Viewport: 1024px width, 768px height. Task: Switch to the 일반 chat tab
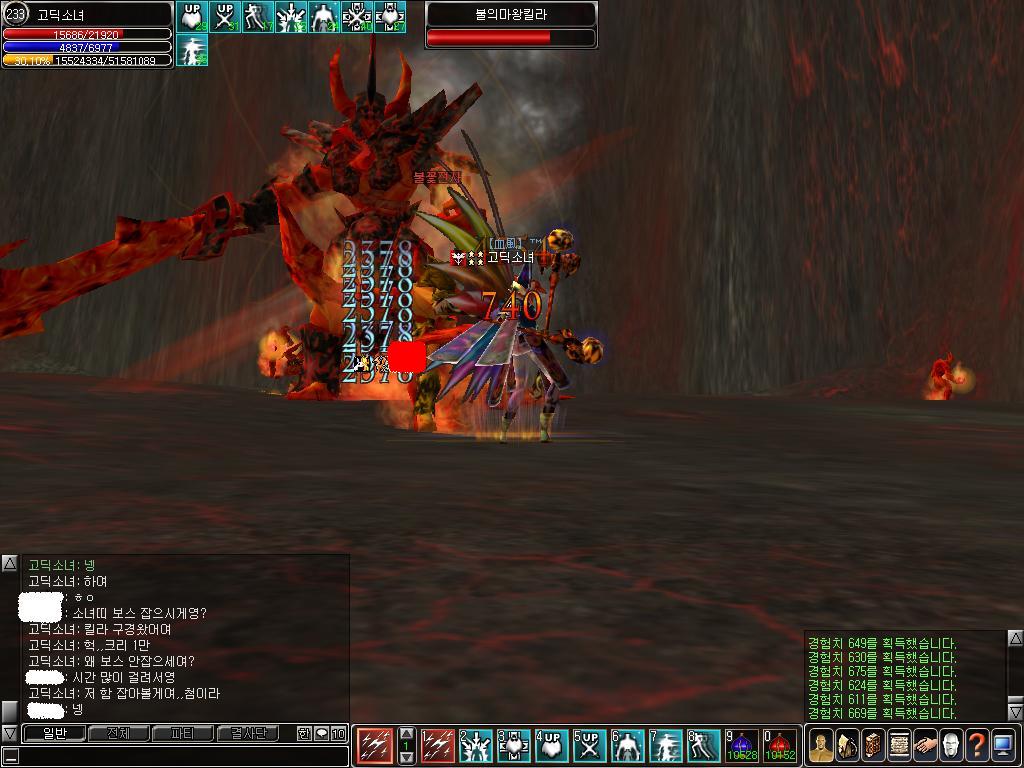pyautogui.click(x=53, y=734)
